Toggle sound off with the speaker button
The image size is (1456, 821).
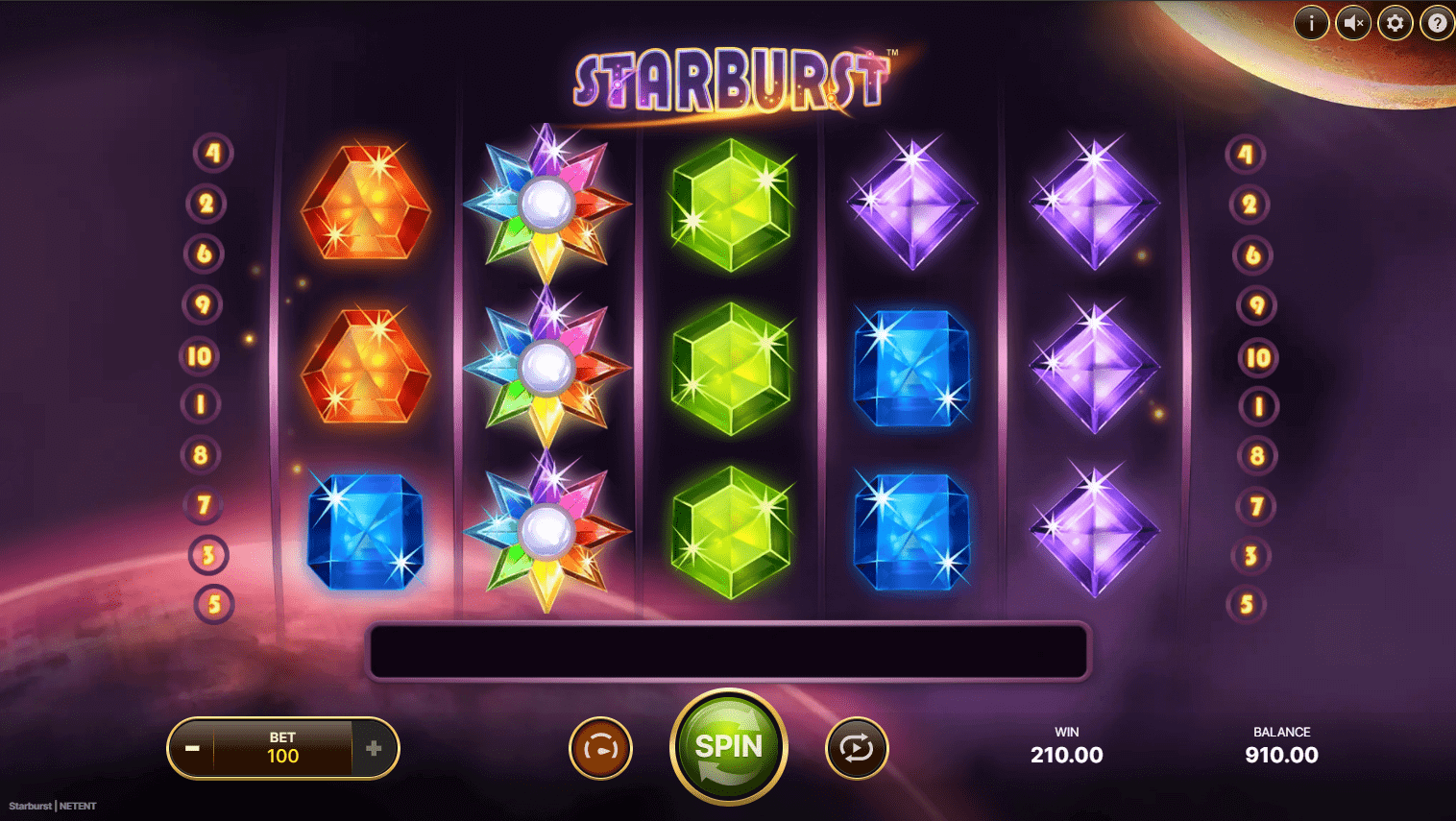tap(1353, 23)
